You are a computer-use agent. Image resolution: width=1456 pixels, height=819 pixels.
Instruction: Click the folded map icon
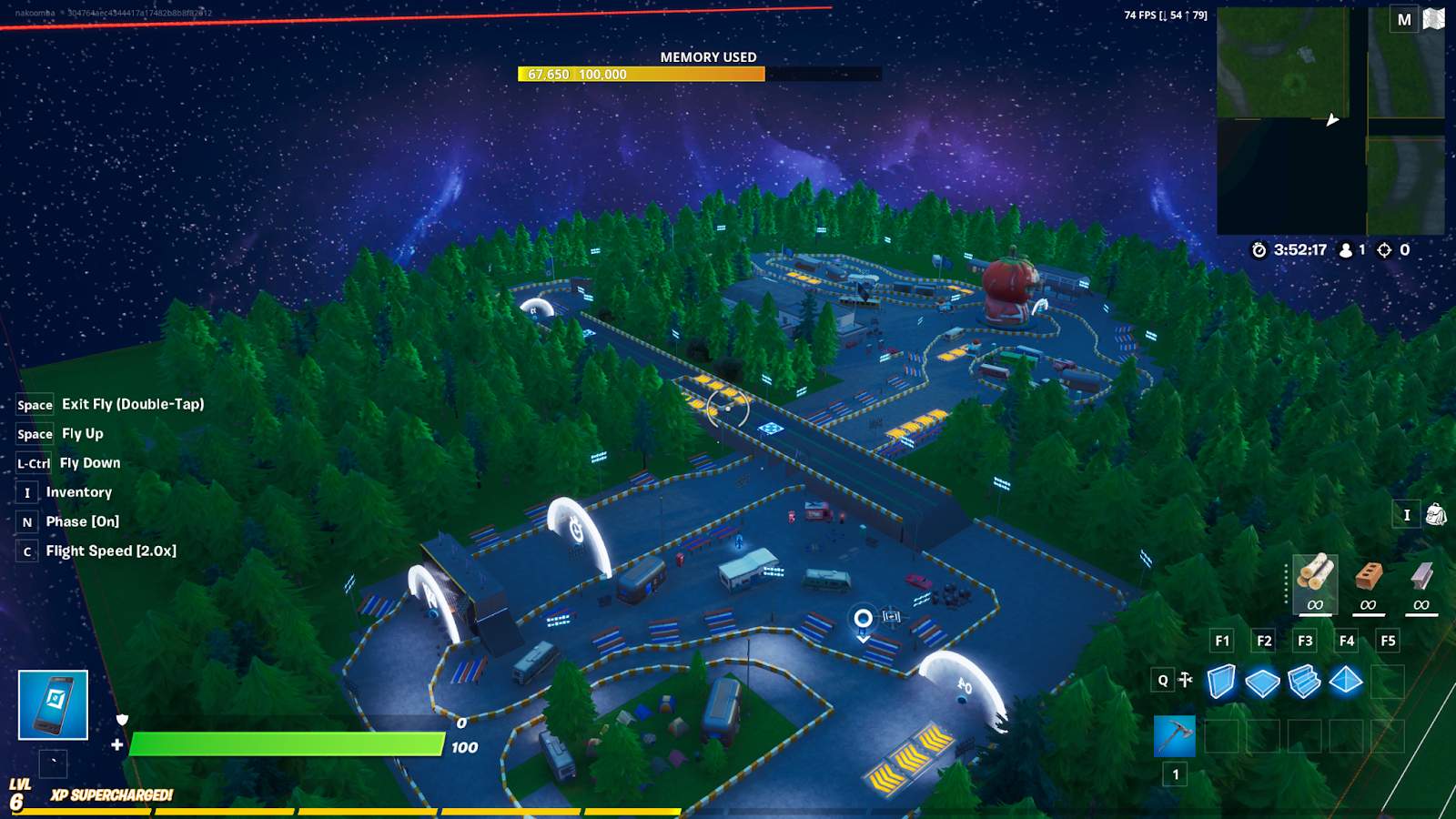[x=1434, y=19]
